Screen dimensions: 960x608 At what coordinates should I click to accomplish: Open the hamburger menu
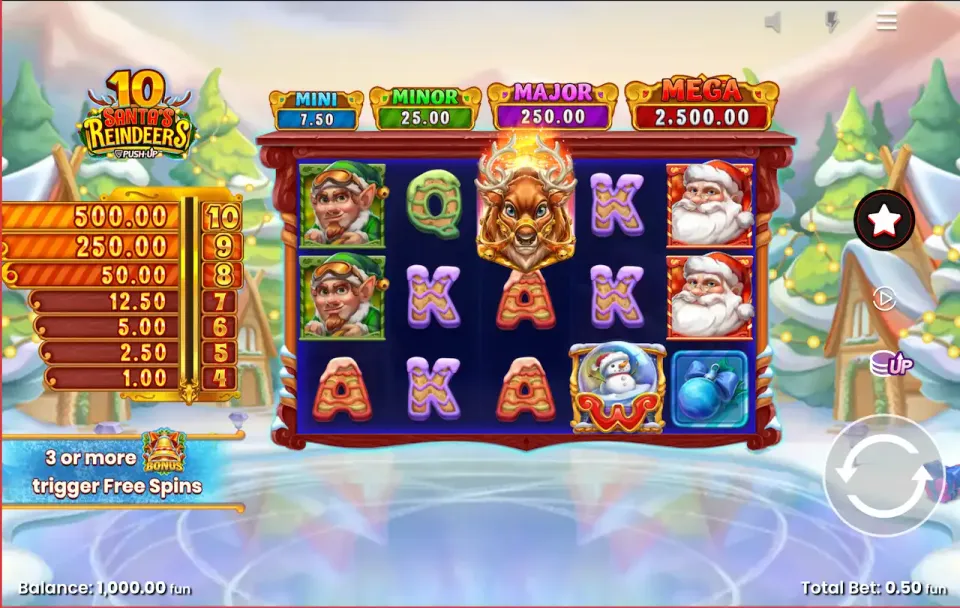pos(886,22)
